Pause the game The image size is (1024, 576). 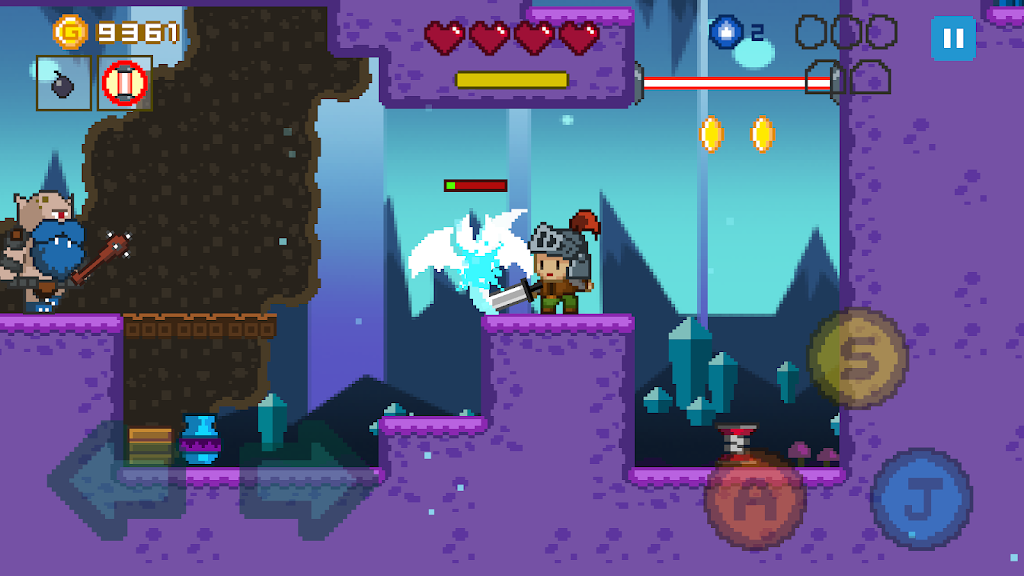pos(953,39)
